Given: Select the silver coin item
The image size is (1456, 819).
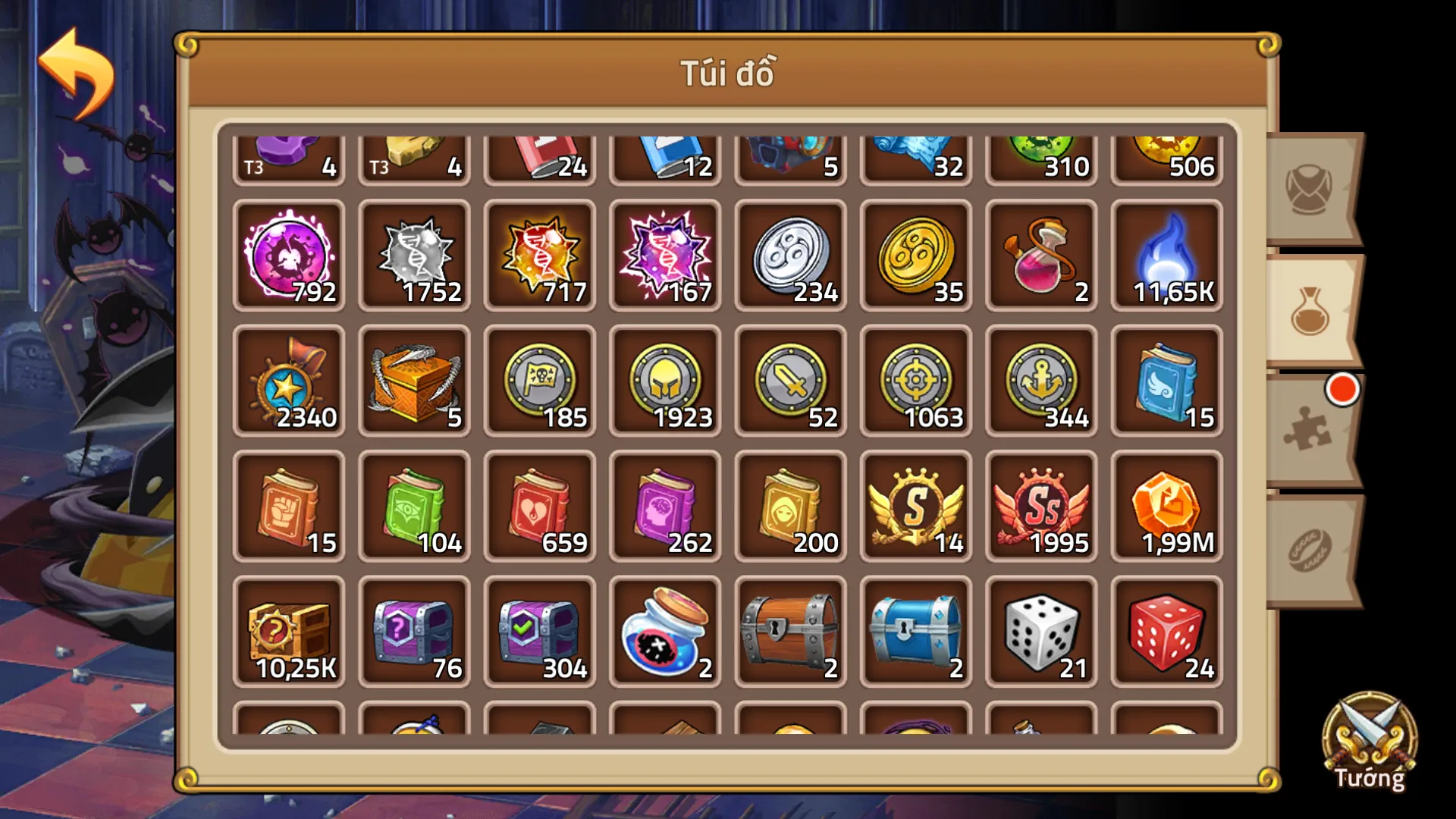Looking at the screenshot, I should tap(790, 254).
